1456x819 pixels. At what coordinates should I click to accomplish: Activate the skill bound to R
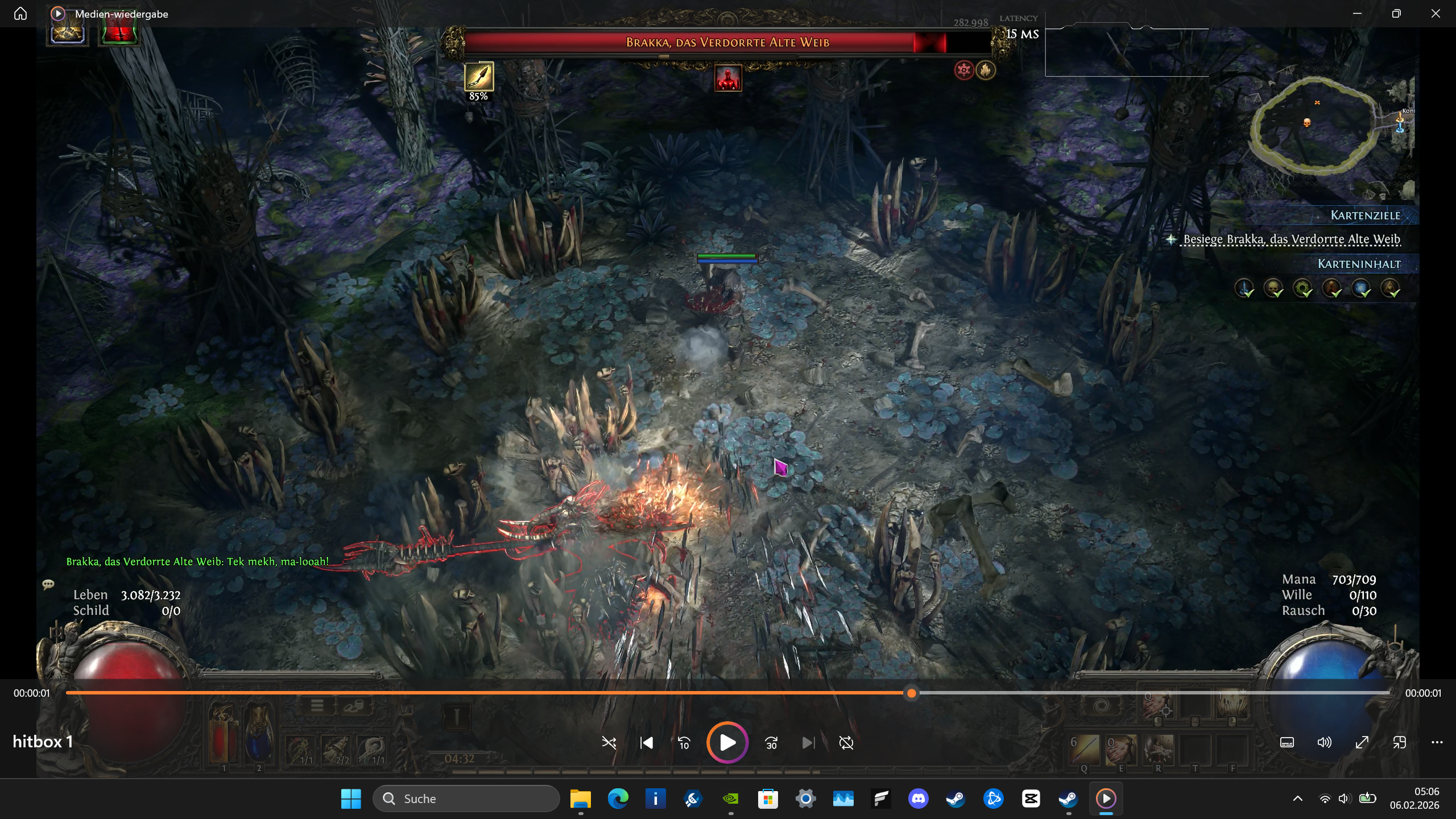[x=1158, y=749]
